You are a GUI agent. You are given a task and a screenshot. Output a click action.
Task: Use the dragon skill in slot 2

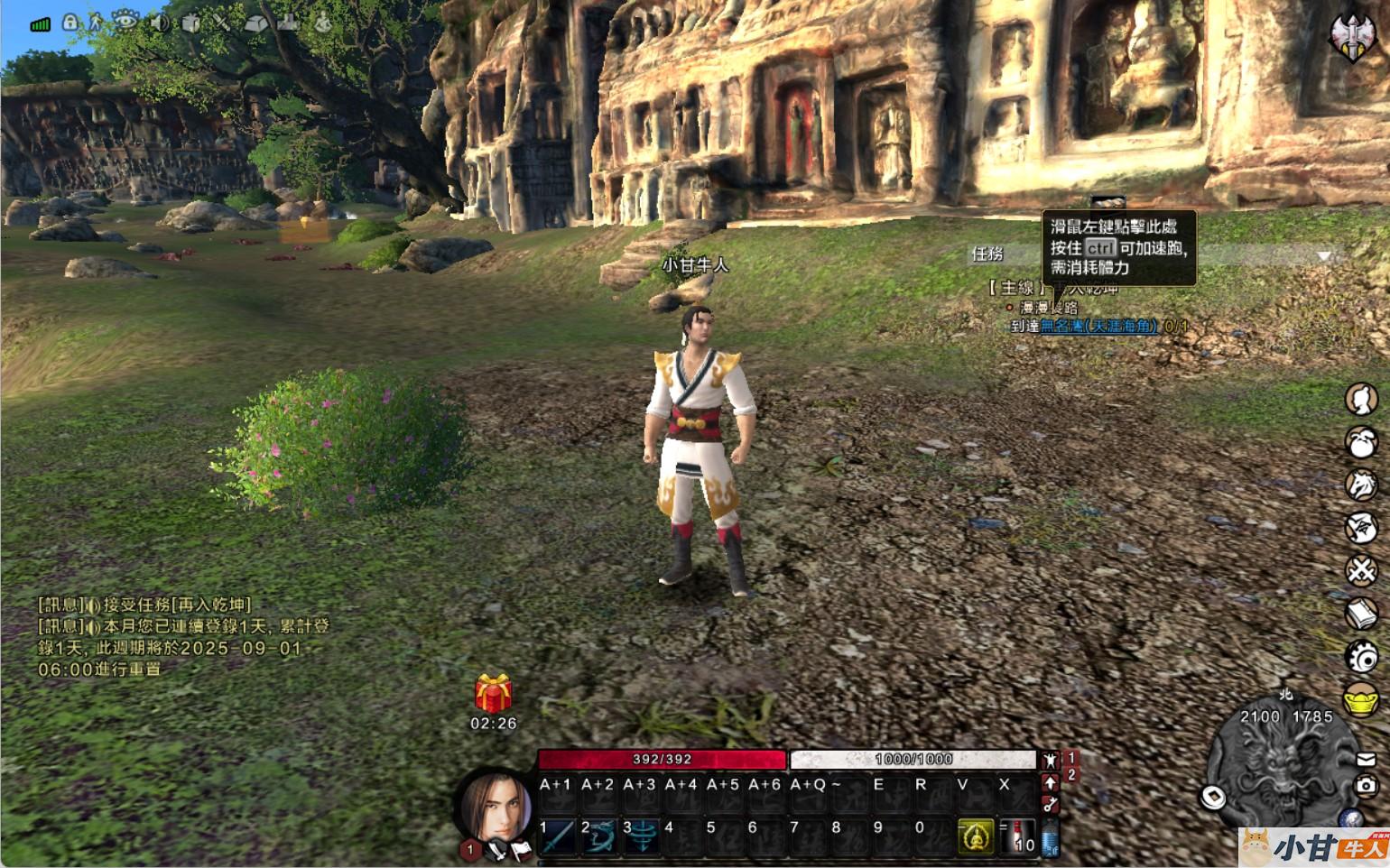[x=600, y=836]
